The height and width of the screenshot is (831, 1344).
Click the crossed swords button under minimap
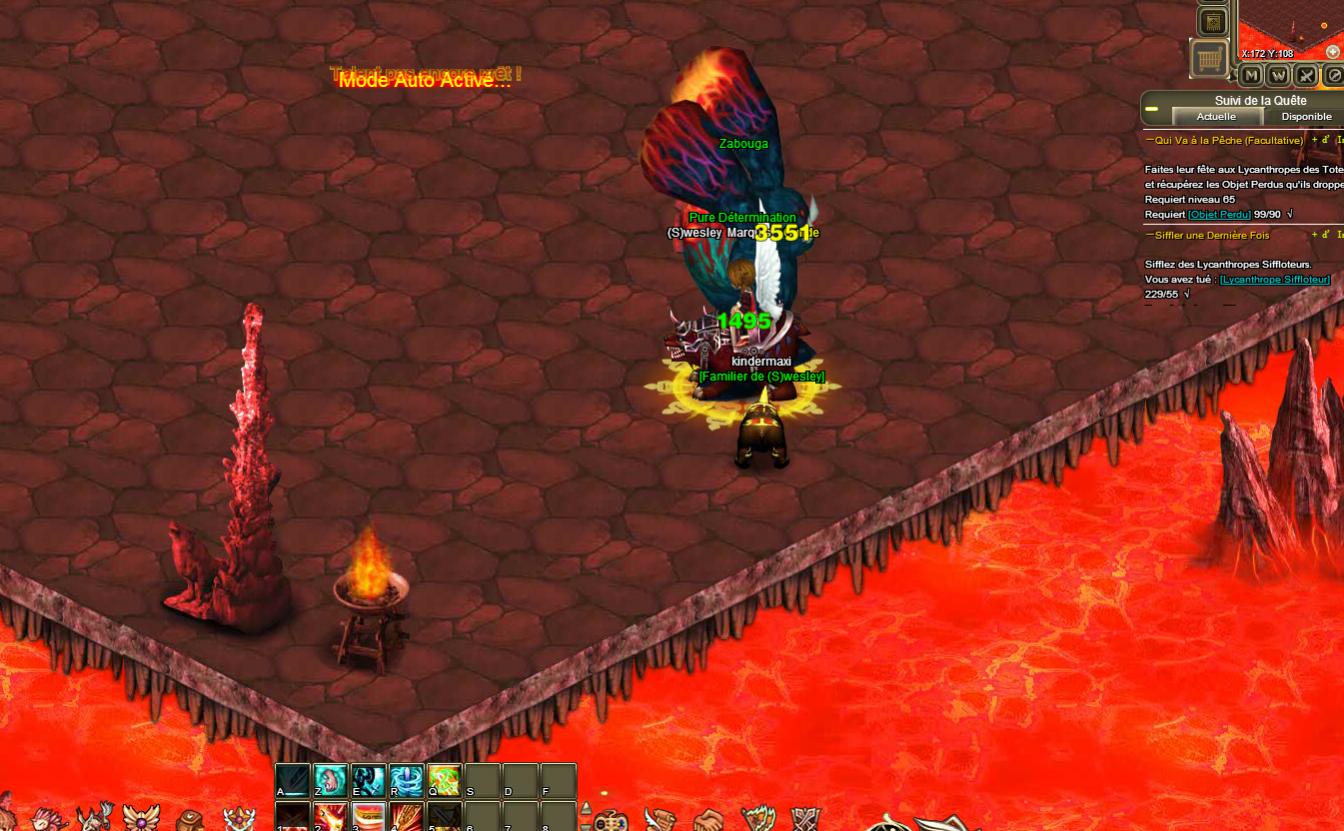tap(1306, 75)
